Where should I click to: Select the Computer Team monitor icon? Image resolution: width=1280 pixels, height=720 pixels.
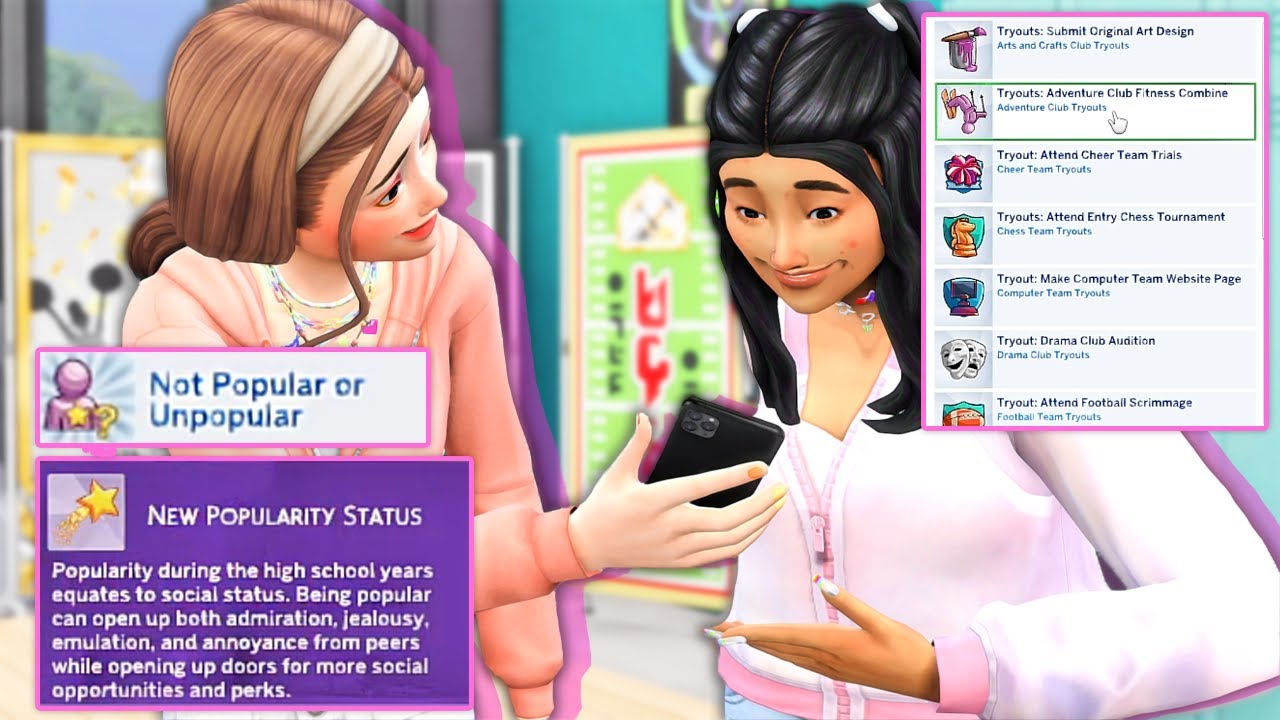tap(962, 296)
